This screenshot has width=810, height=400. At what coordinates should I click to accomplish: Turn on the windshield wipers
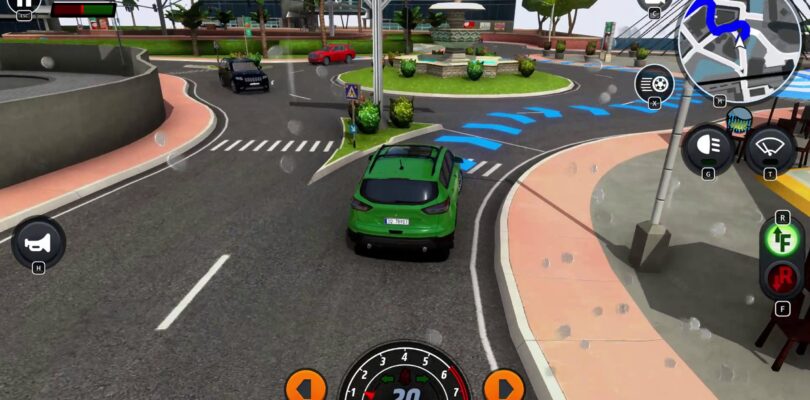tap(770, 149)
